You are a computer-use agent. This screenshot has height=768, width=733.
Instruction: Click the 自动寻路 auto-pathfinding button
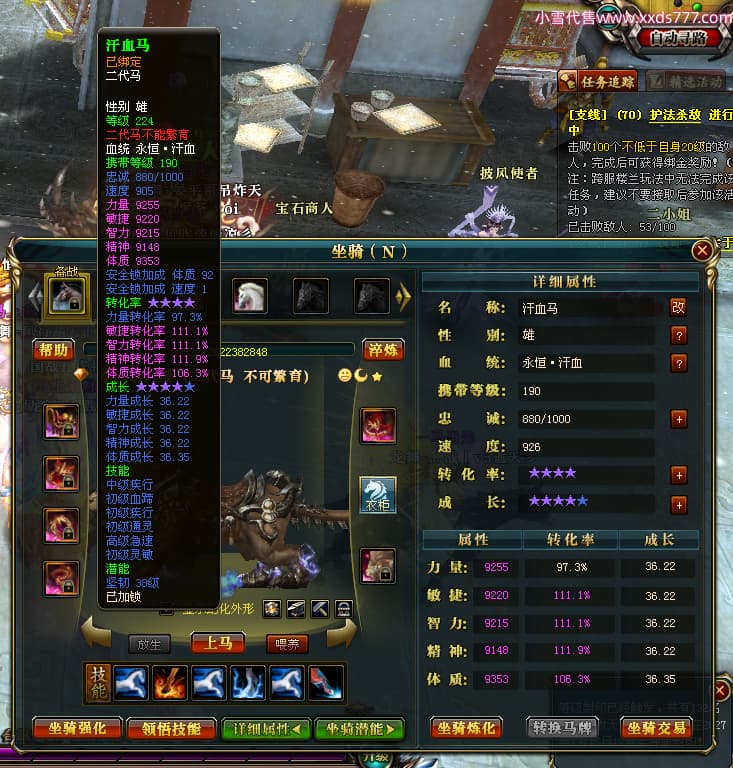(677, 38)
